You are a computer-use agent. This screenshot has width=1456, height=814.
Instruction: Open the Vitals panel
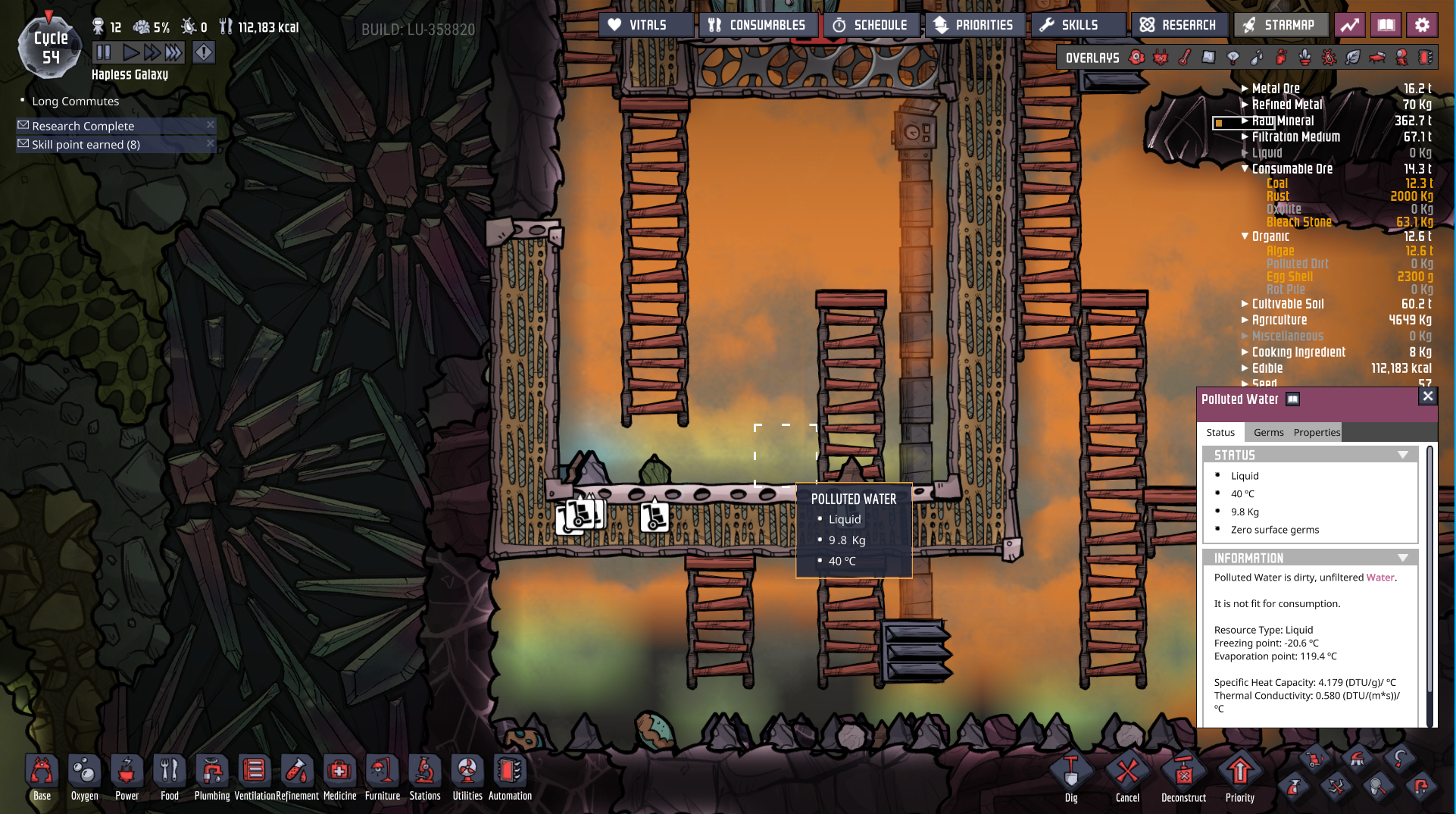(x=645, y=25)
